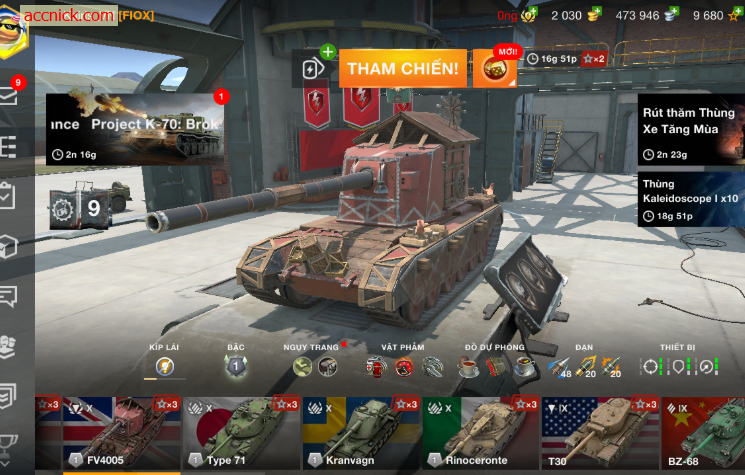Choose the Kranvagn tank card
The image size is (745, 475).
click(361, 433)
